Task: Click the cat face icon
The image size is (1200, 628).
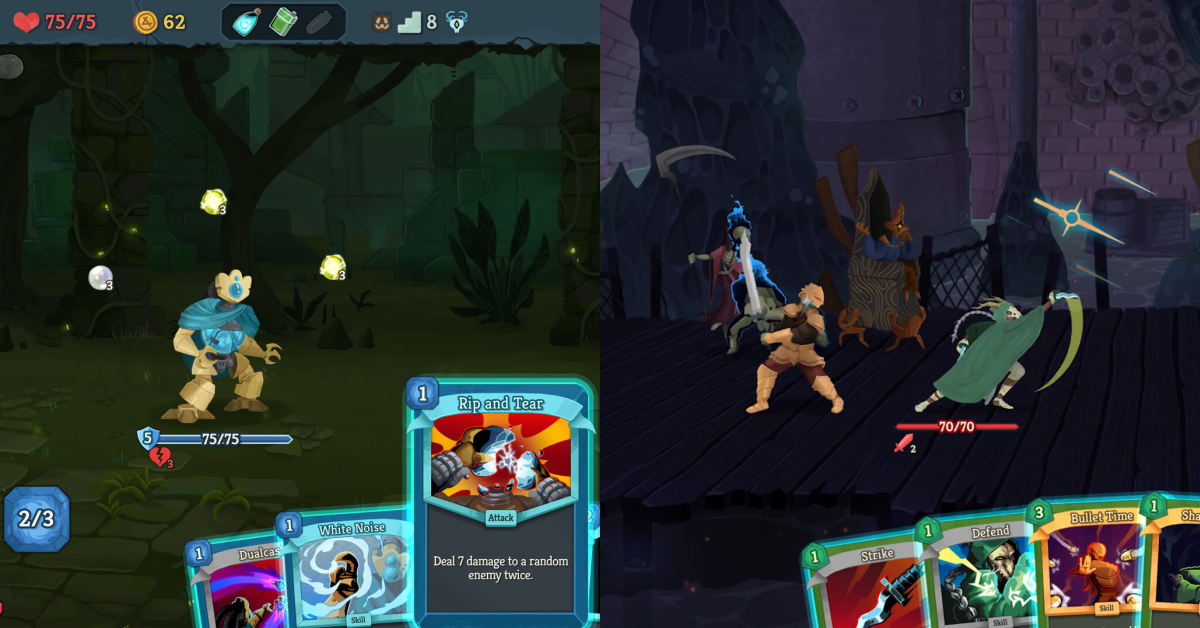Action: [x=382, y=22]
